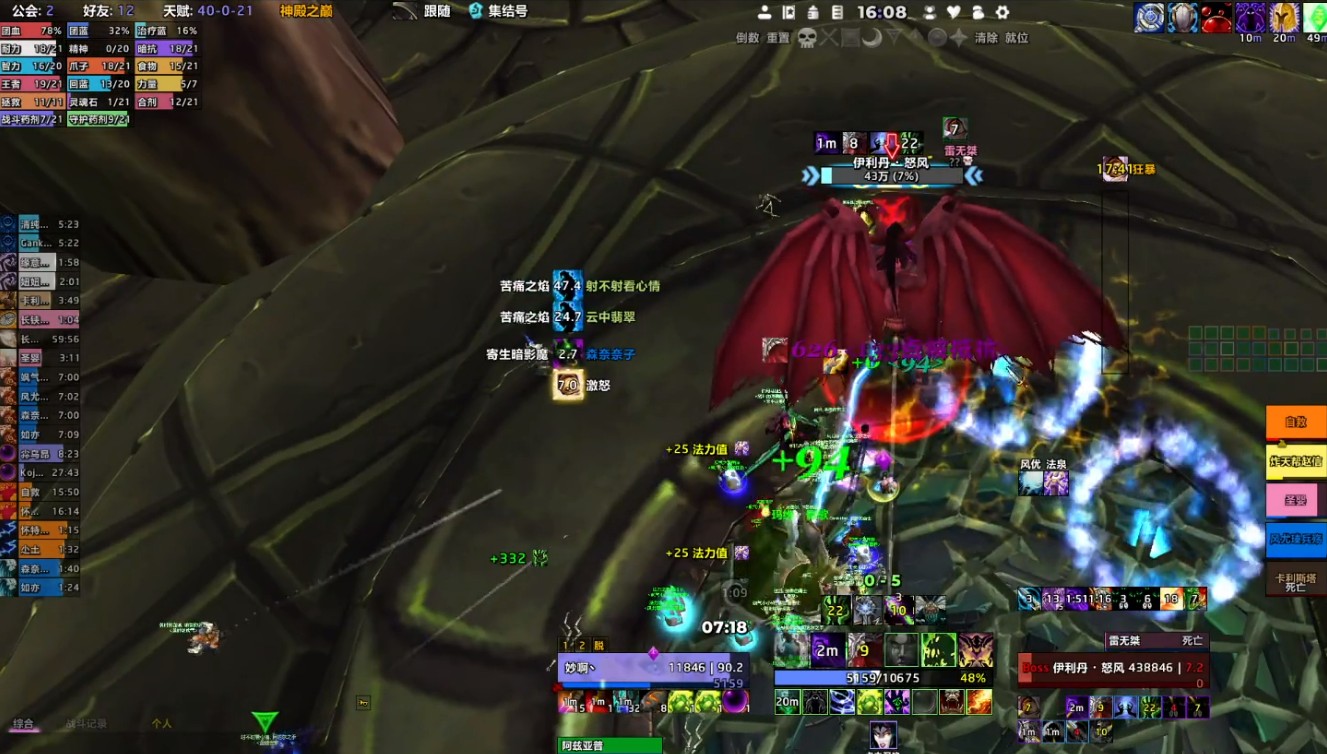
Task: Select the golden helmet buff icon
Action: tap(1283, 17)
